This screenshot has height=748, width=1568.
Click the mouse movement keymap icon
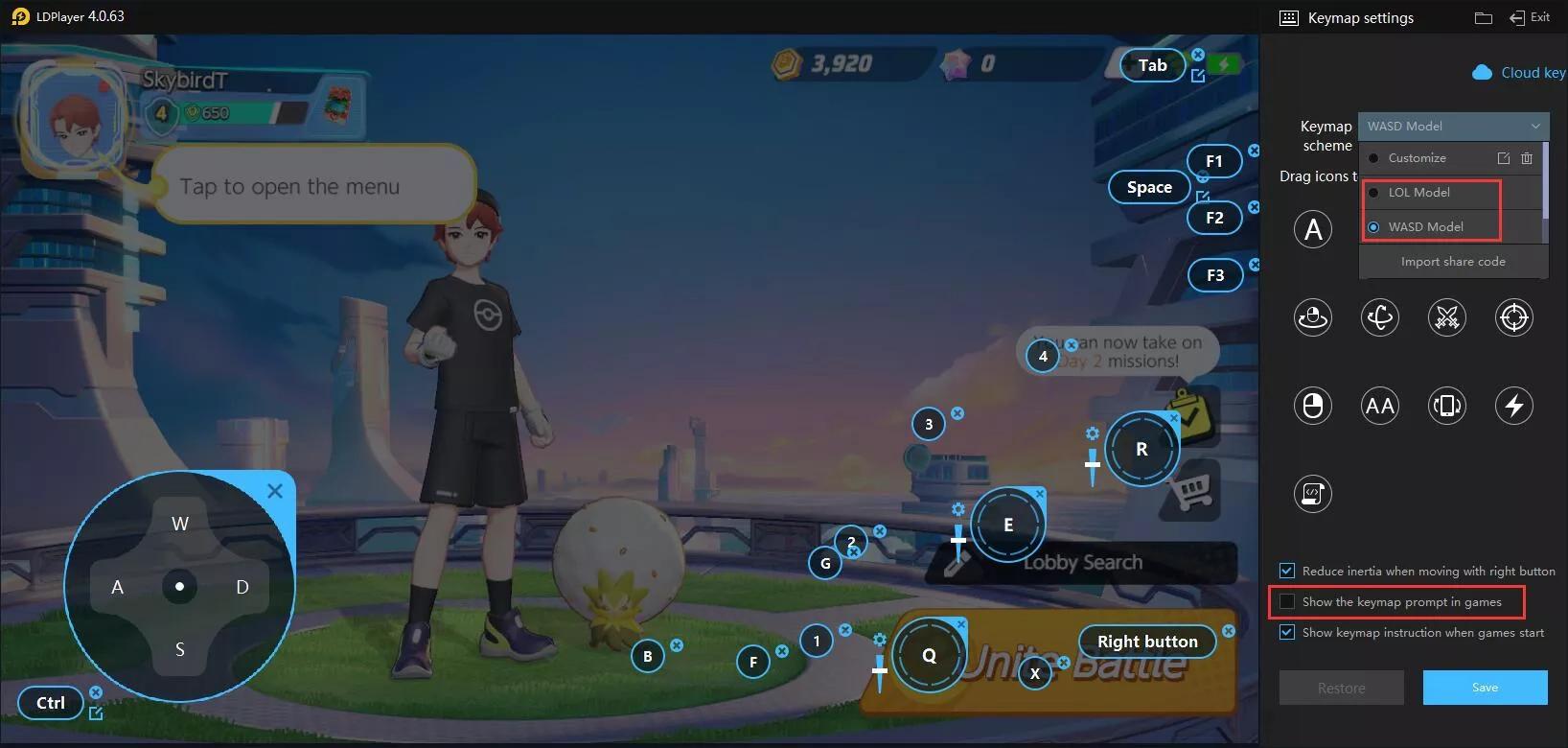click(x=1312, y=317)
